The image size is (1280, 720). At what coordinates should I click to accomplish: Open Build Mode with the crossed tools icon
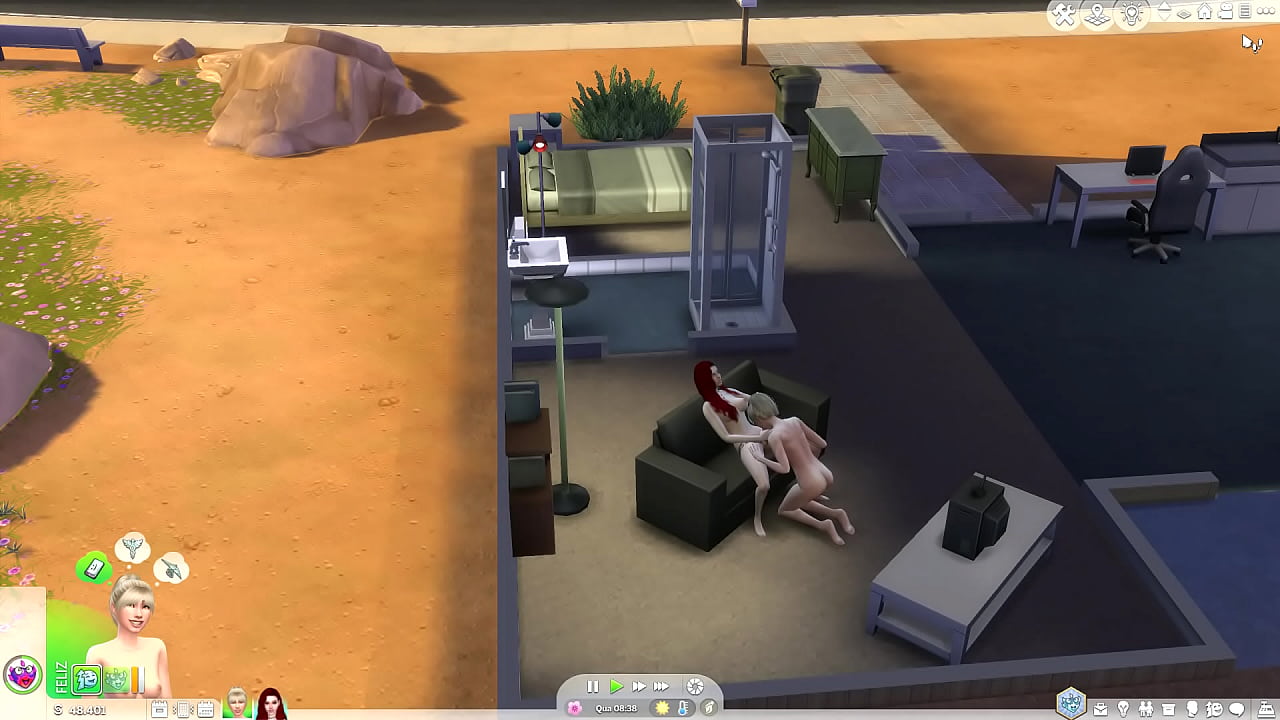[1062, 12]
